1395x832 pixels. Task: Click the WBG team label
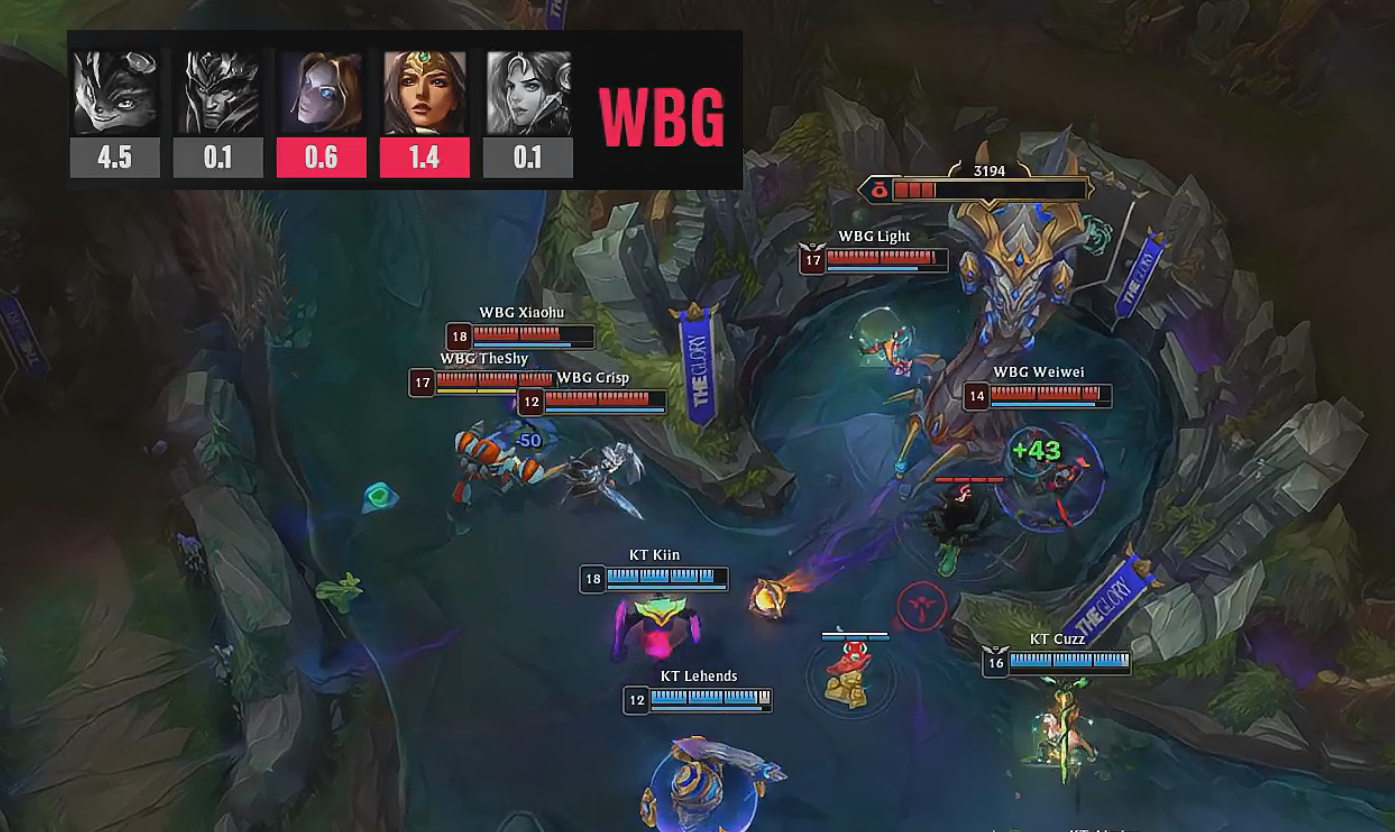661,117
